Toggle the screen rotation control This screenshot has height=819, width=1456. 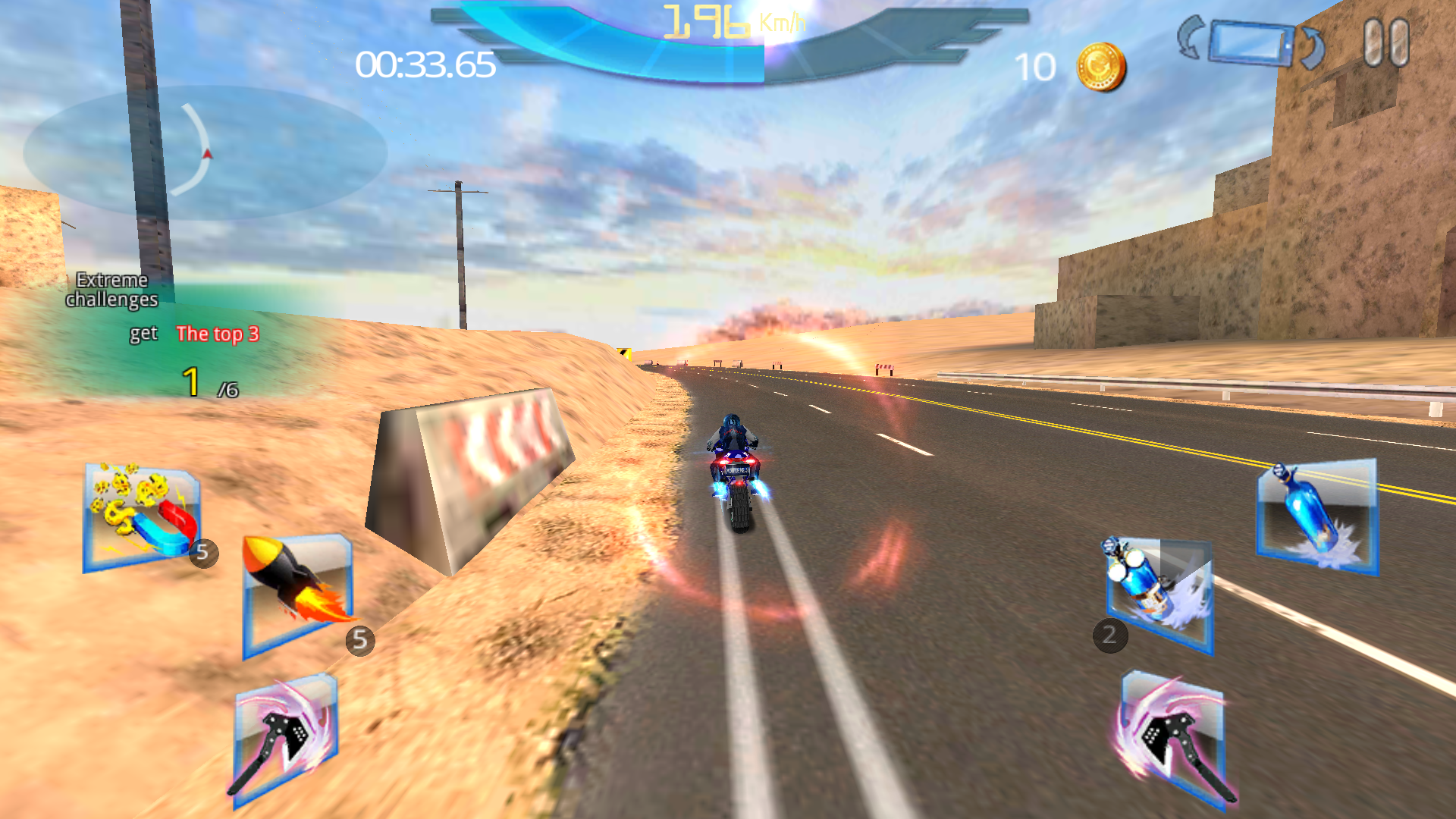pyautogui.click(x=1251, y=42)
